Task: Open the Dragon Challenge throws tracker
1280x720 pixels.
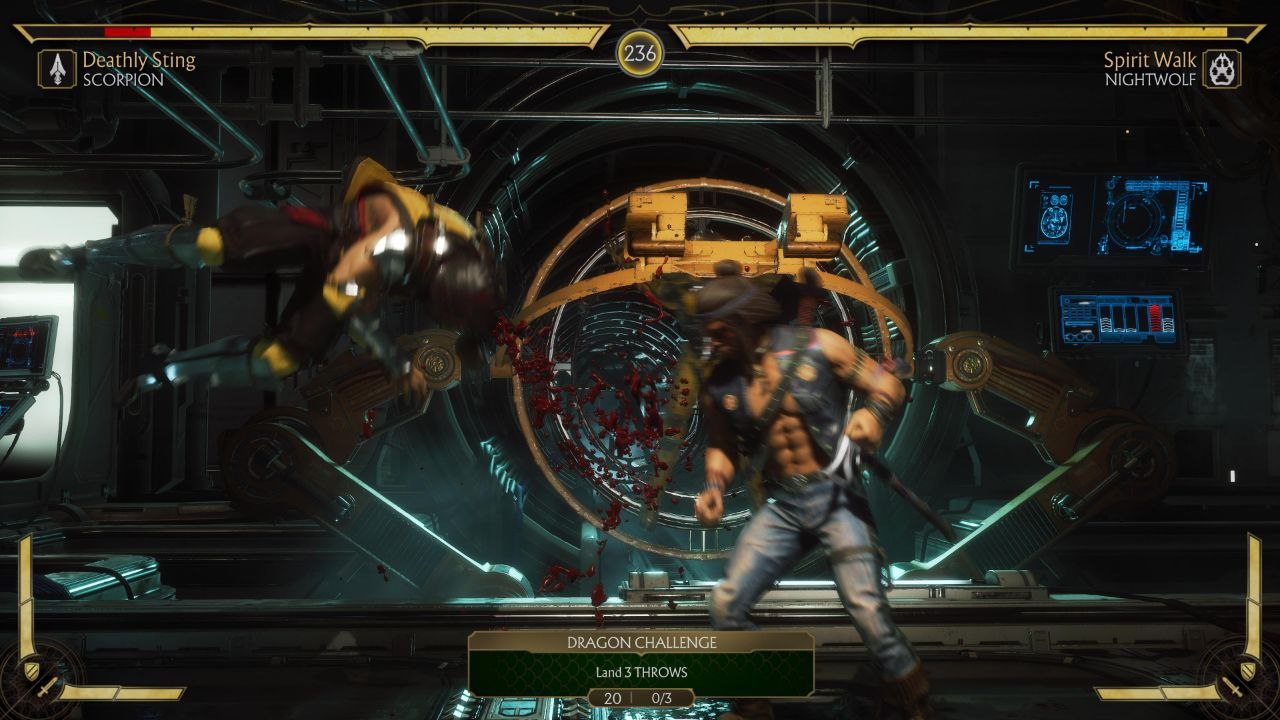Action: pyautogui.click(x=641, y=664)
